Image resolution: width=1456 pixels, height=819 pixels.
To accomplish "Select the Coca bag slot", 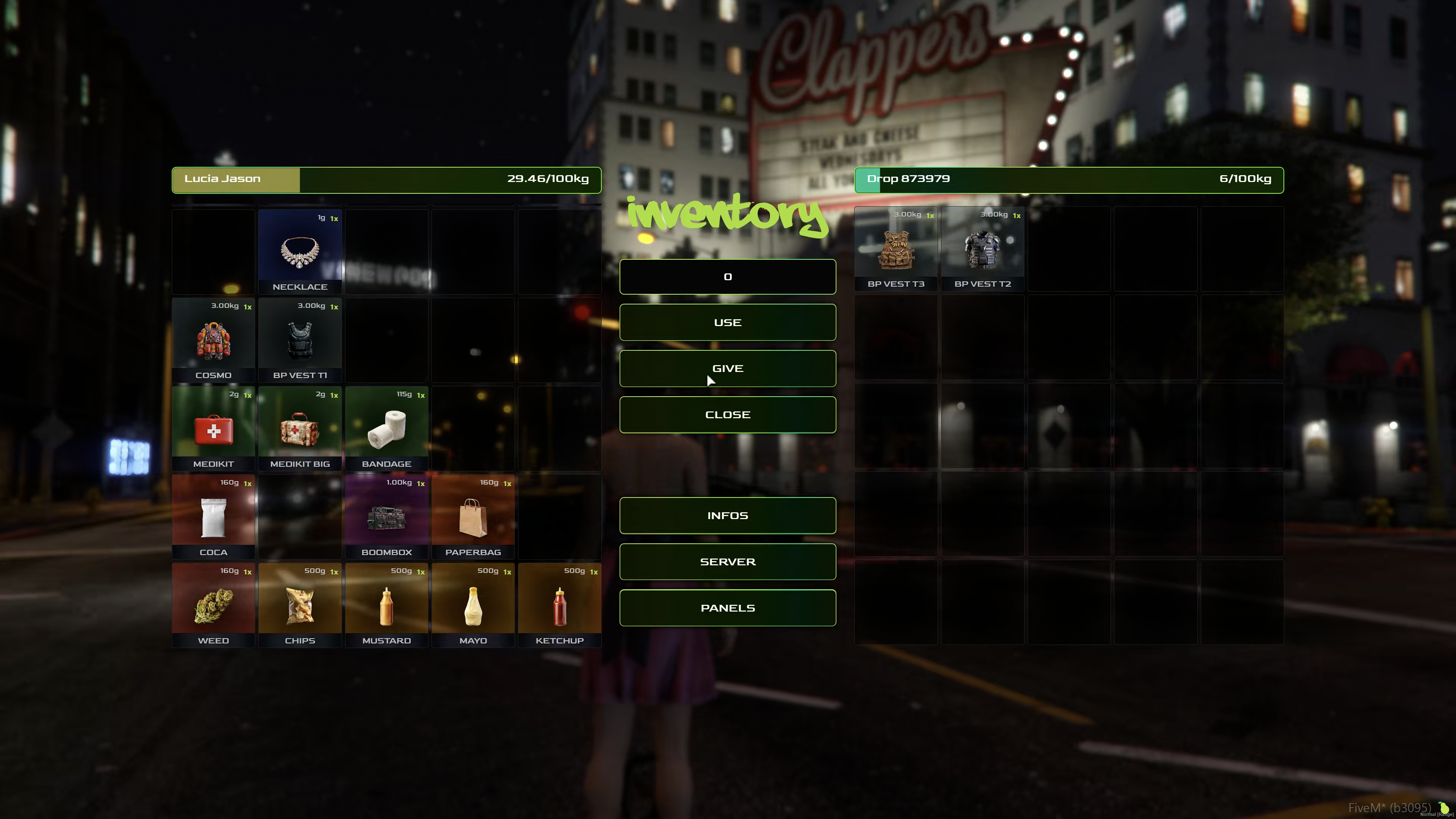I will (x=213, y=517).
